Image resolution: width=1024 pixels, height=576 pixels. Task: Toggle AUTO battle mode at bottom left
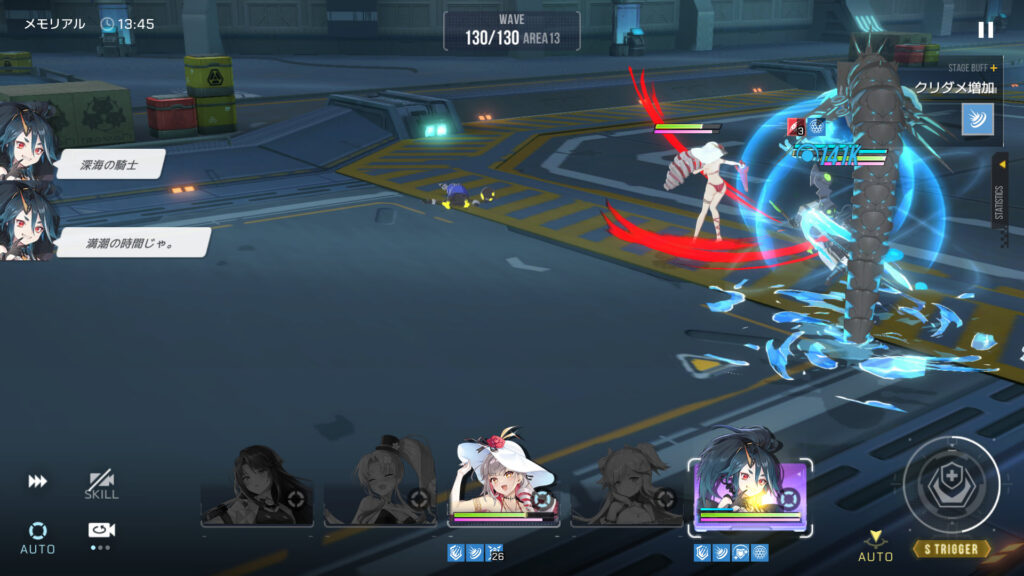38,536
